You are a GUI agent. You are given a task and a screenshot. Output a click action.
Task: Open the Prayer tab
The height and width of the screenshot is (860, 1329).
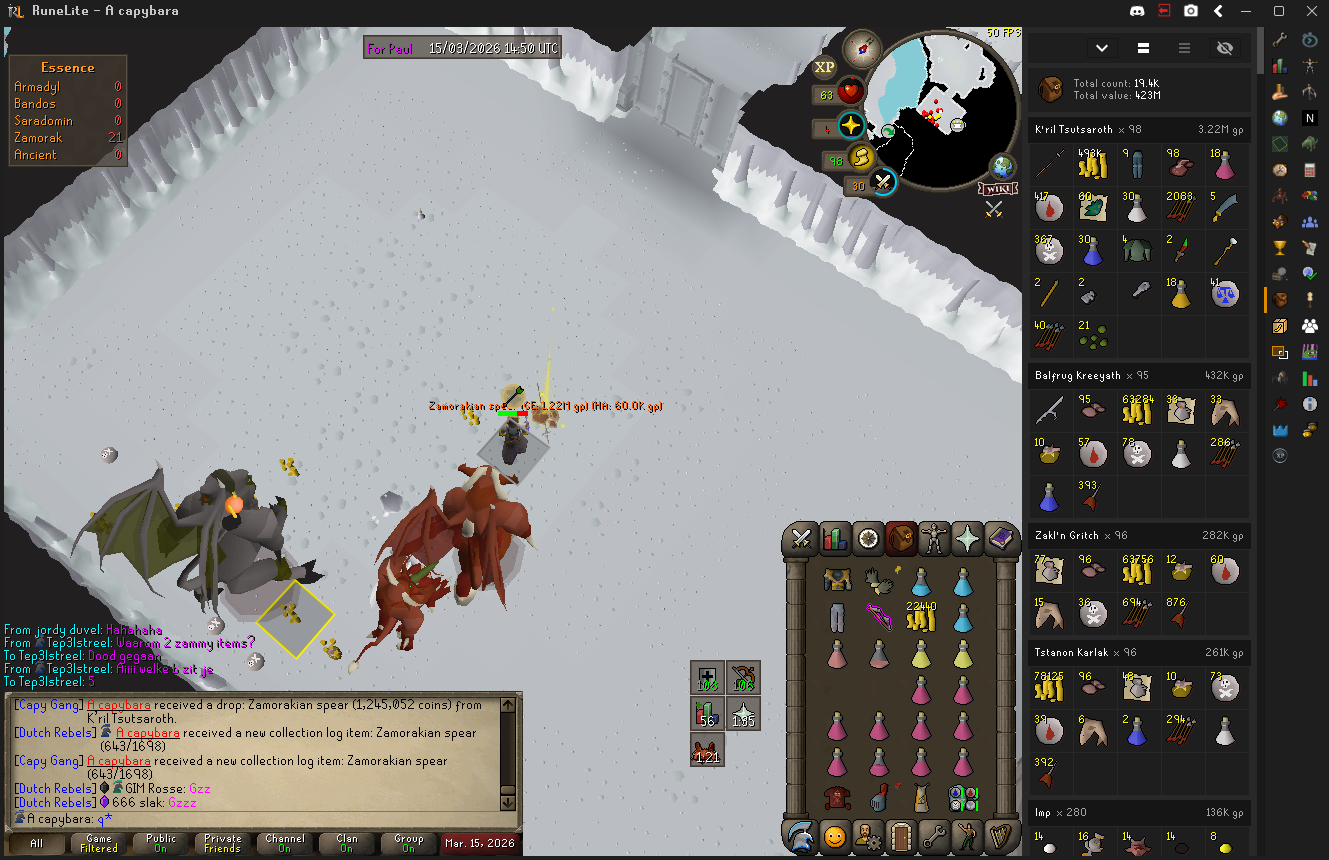(x=968, y=540)
